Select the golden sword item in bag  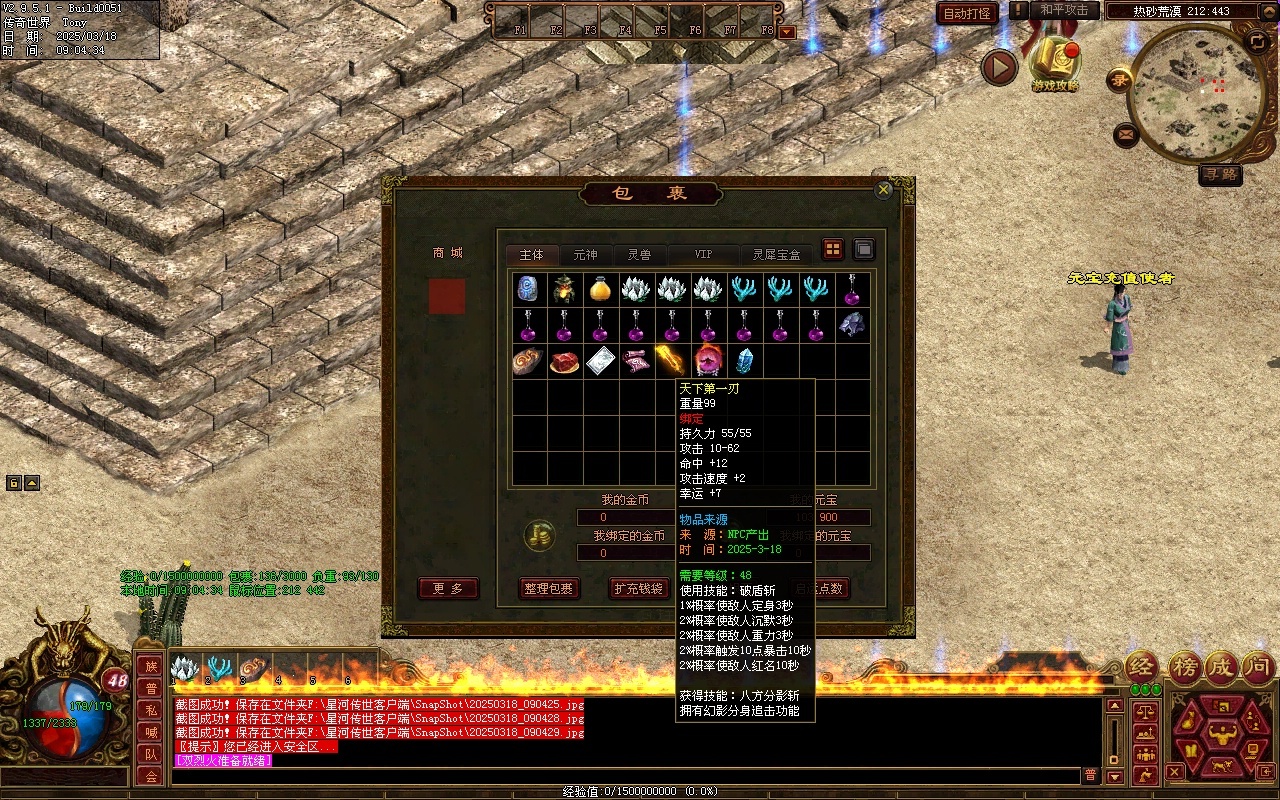670,360
